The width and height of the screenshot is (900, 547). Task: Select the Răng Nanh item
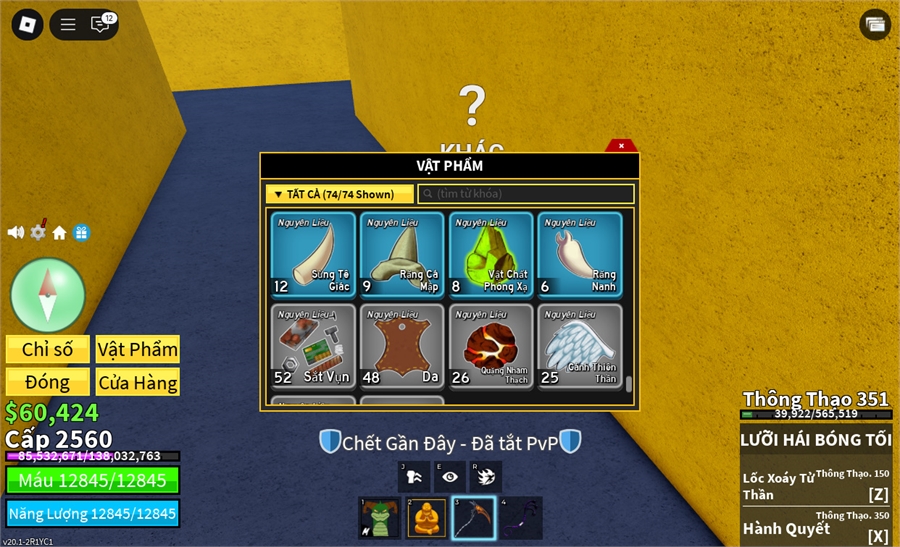pos(579,254)
